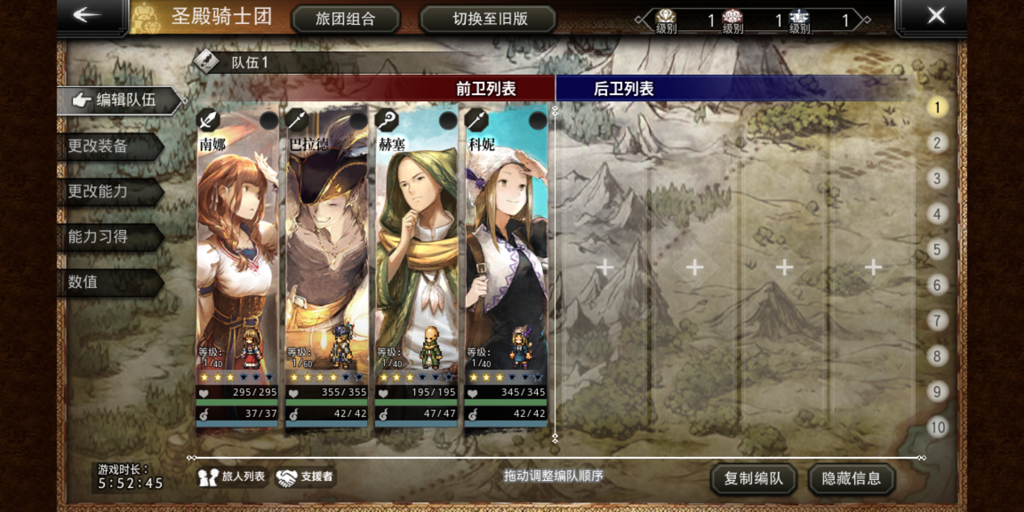This screenshot has height=512, width=1024.
Task: Open the 旅人列表 traveler list
Action: click(233, 477)
